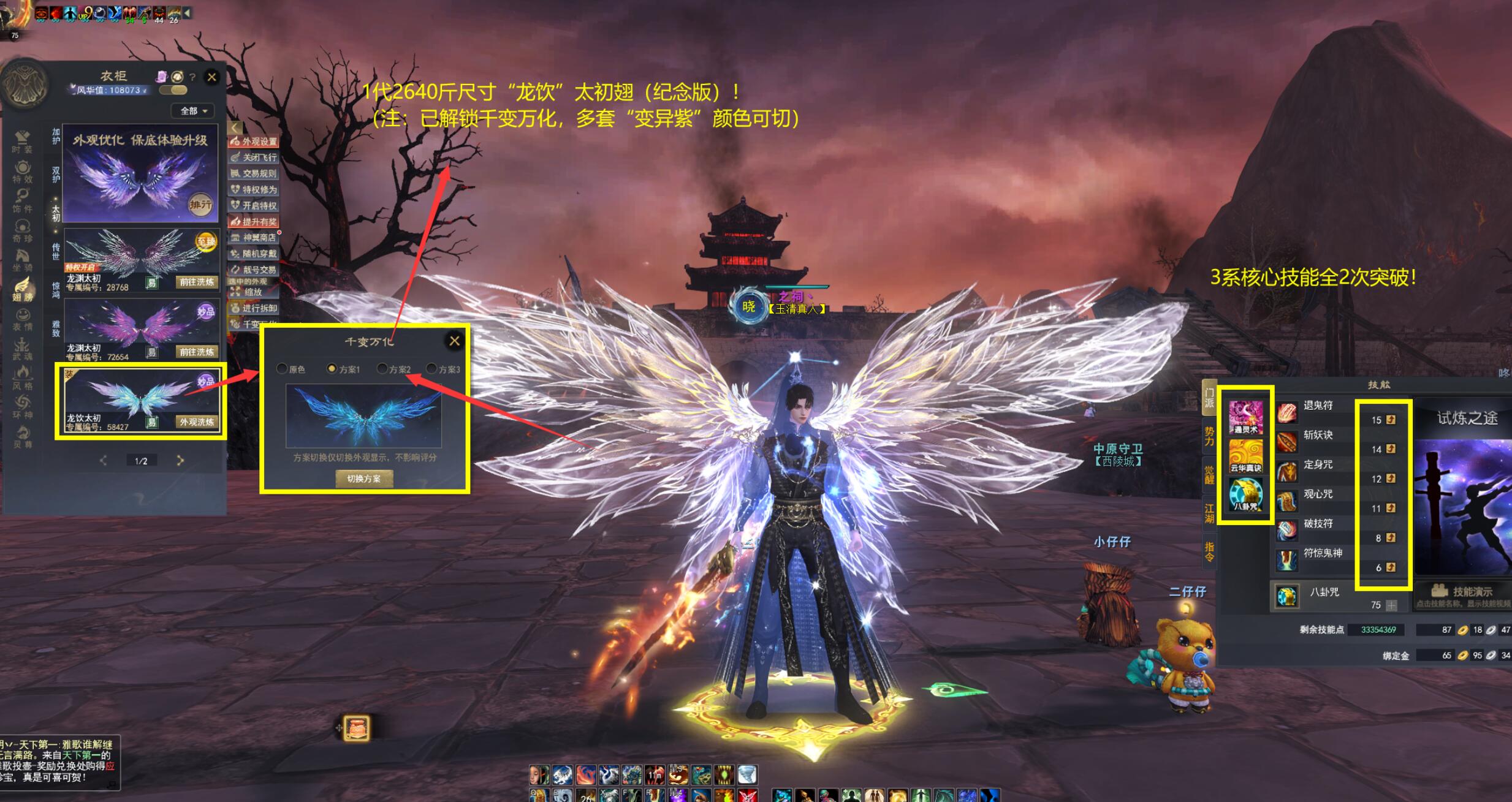Switch to the 时装 fashion category

pos(23,142)
